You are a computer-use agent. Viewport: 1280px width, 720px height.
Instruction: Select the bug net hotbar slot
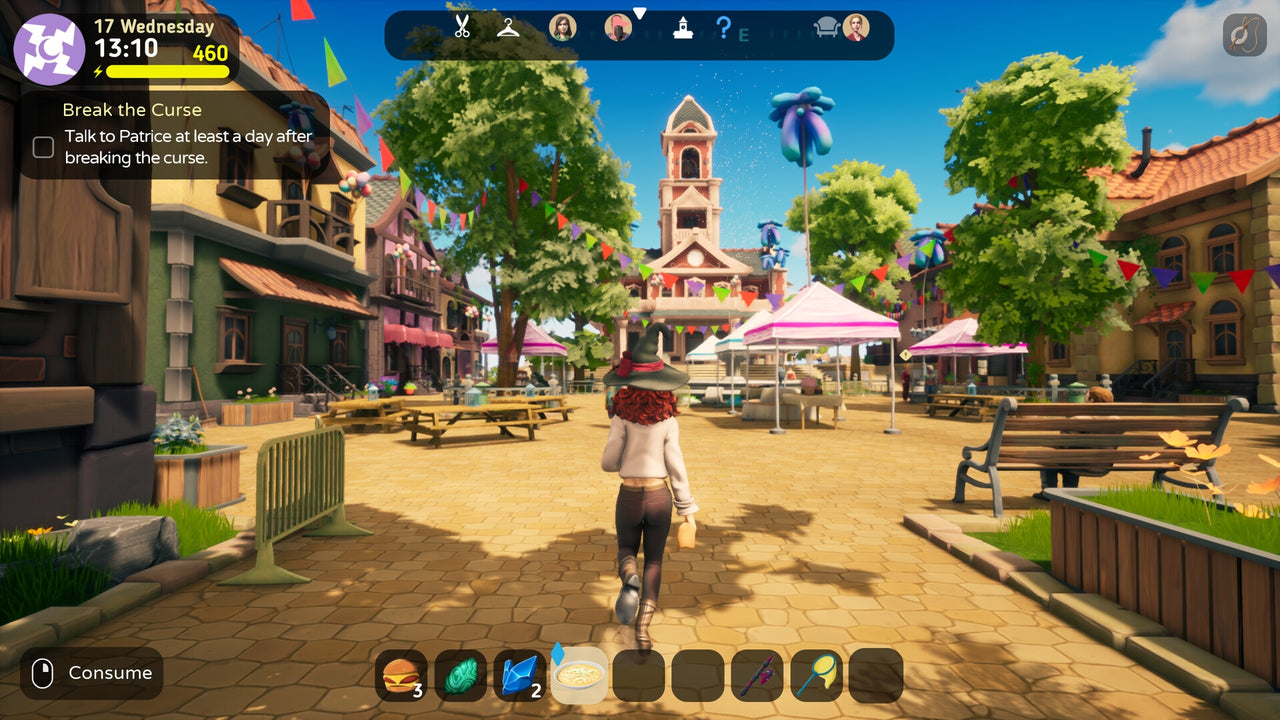point(818,675)
